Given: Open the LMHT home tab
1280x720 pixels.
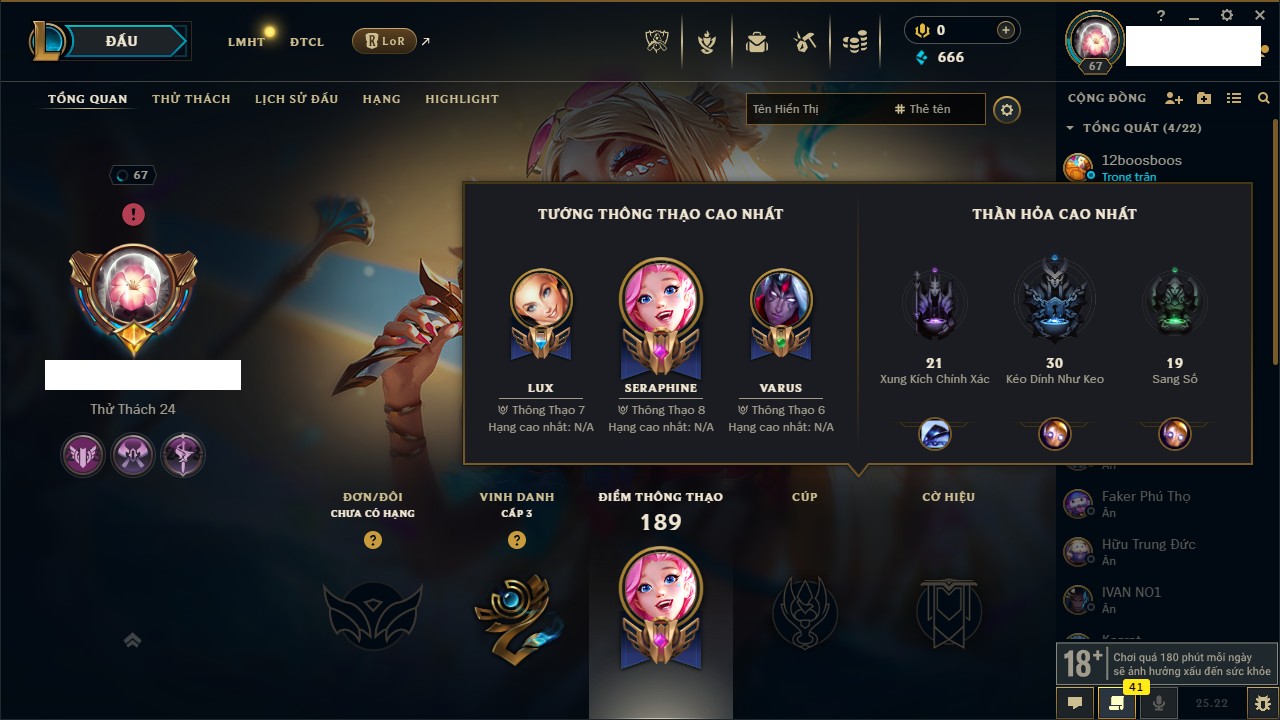Looking at the screenshot, I should (x=246, y=42).
